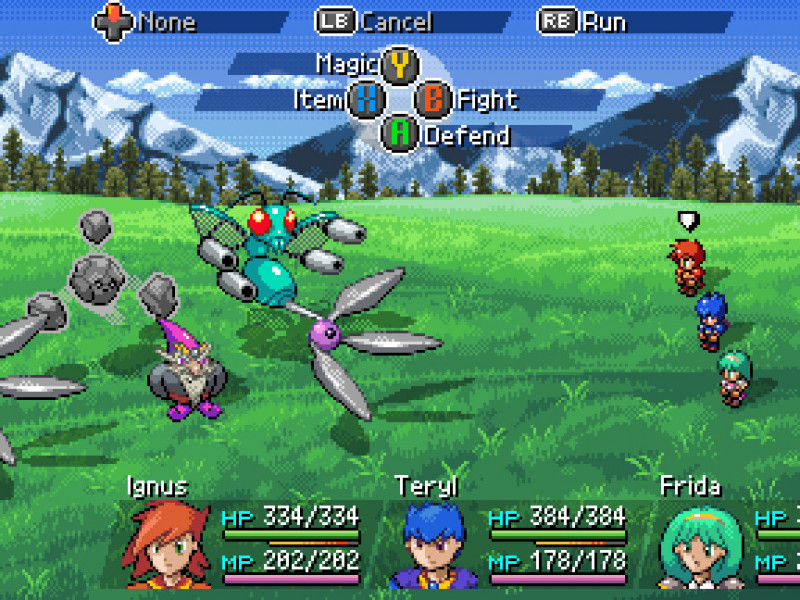Image resolution: width=800 pixels, height=600 pixels.
Task: Select Teryl's character portrait
Action: [x=432, y=545]
